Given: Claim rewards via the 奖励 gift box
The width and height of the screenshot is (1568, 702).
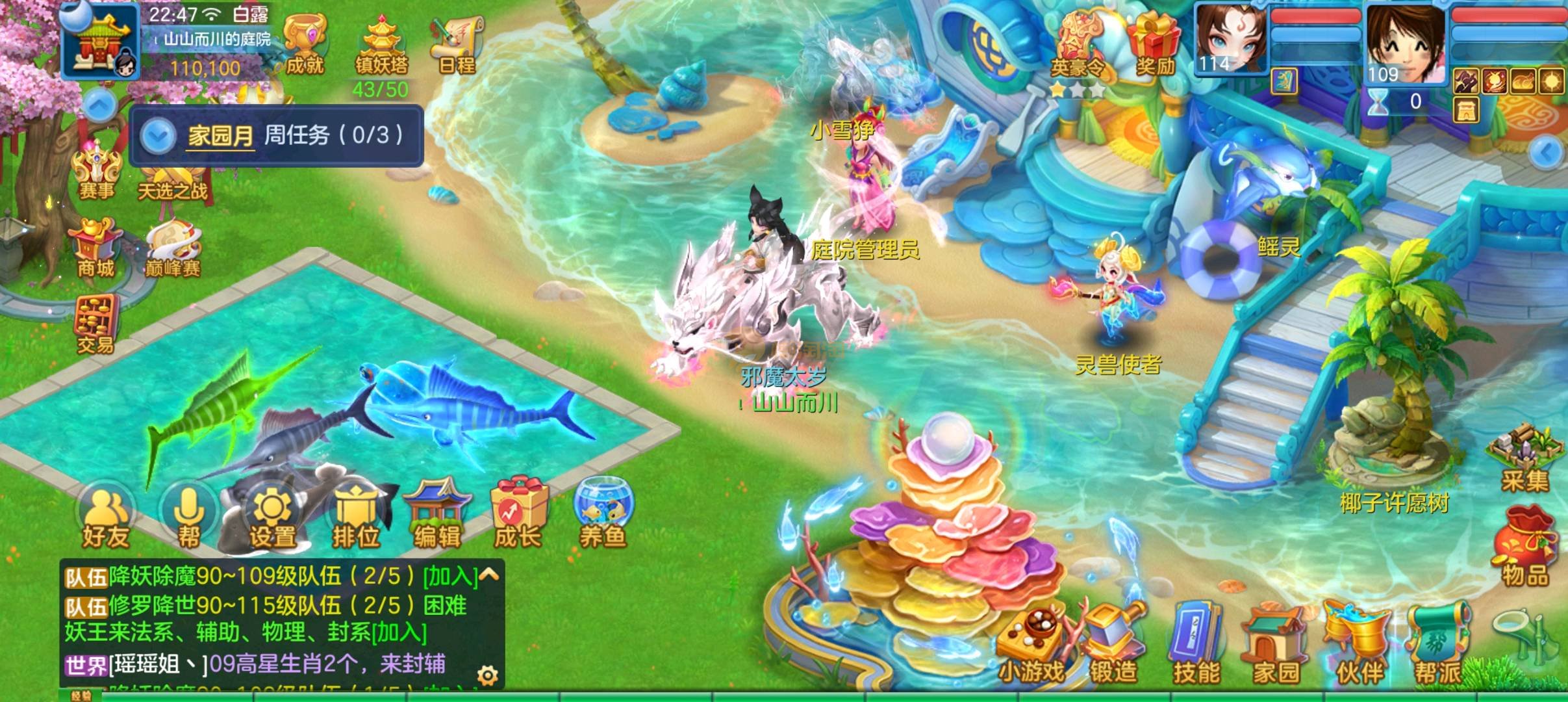Looking at the screenshot, I should (x=1154, y=44).
